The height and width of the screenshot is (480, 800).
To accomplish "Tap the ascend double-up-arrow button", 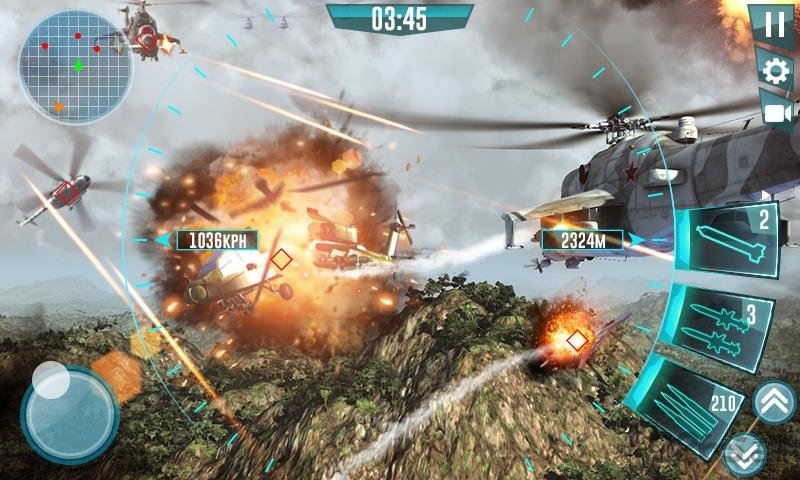I will tap(774, 403).
